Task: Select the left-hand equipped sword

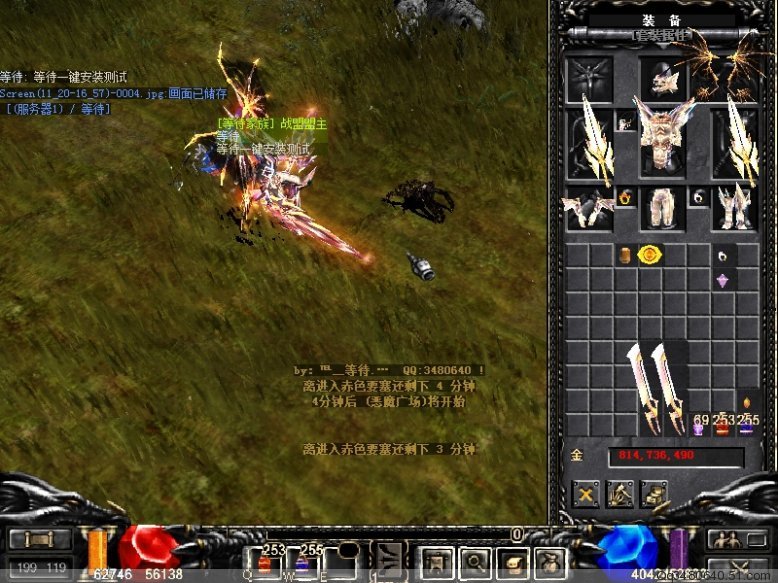Action: [590, 145]
